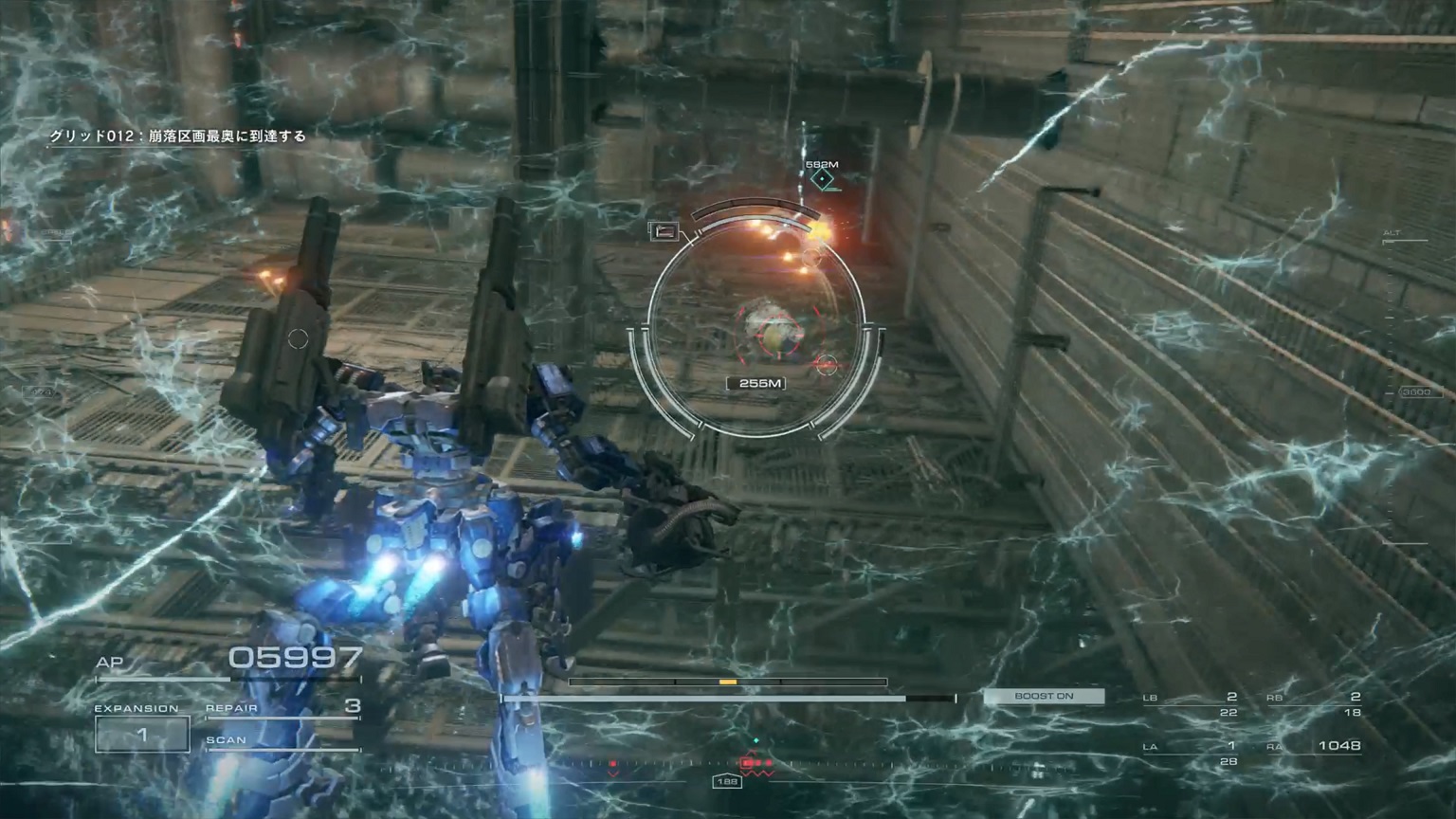
Task: Select the RA right arm weapon slot
Action: (x=1315, y=747)
